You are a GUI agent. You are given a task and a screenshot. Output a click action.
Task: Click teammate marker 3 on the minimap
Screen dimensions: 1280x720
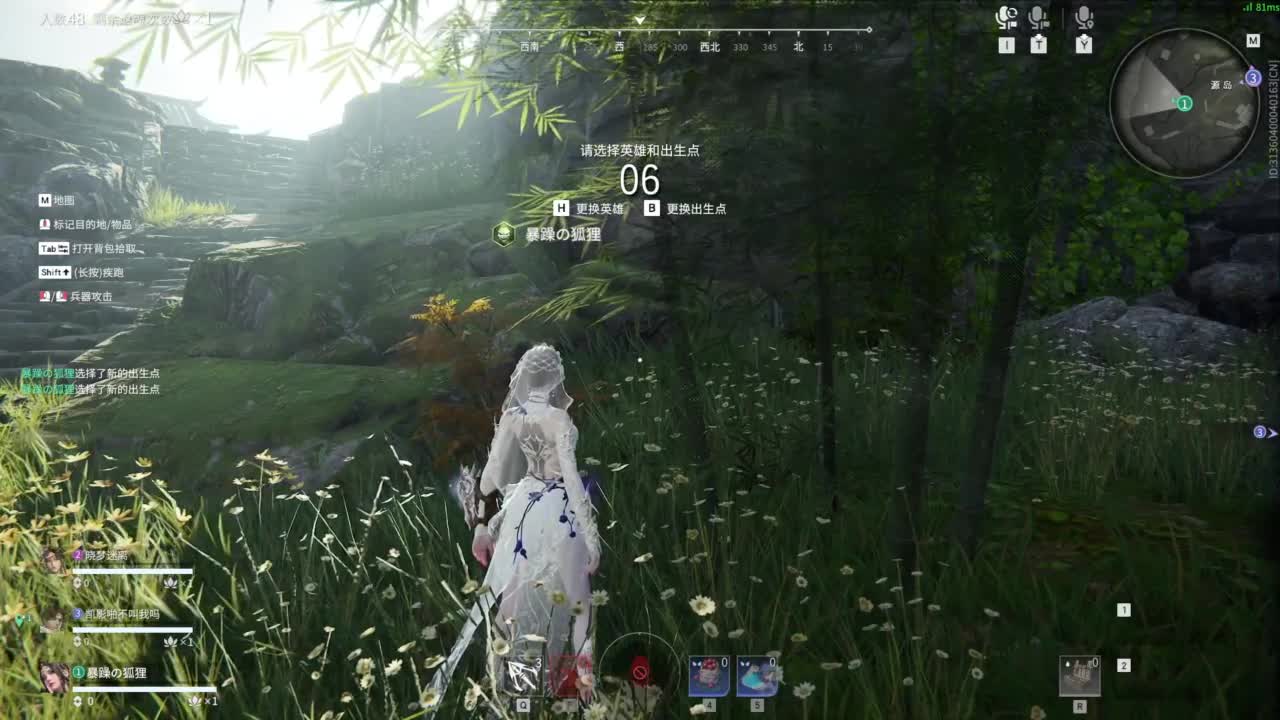[x=1253, y=77]
